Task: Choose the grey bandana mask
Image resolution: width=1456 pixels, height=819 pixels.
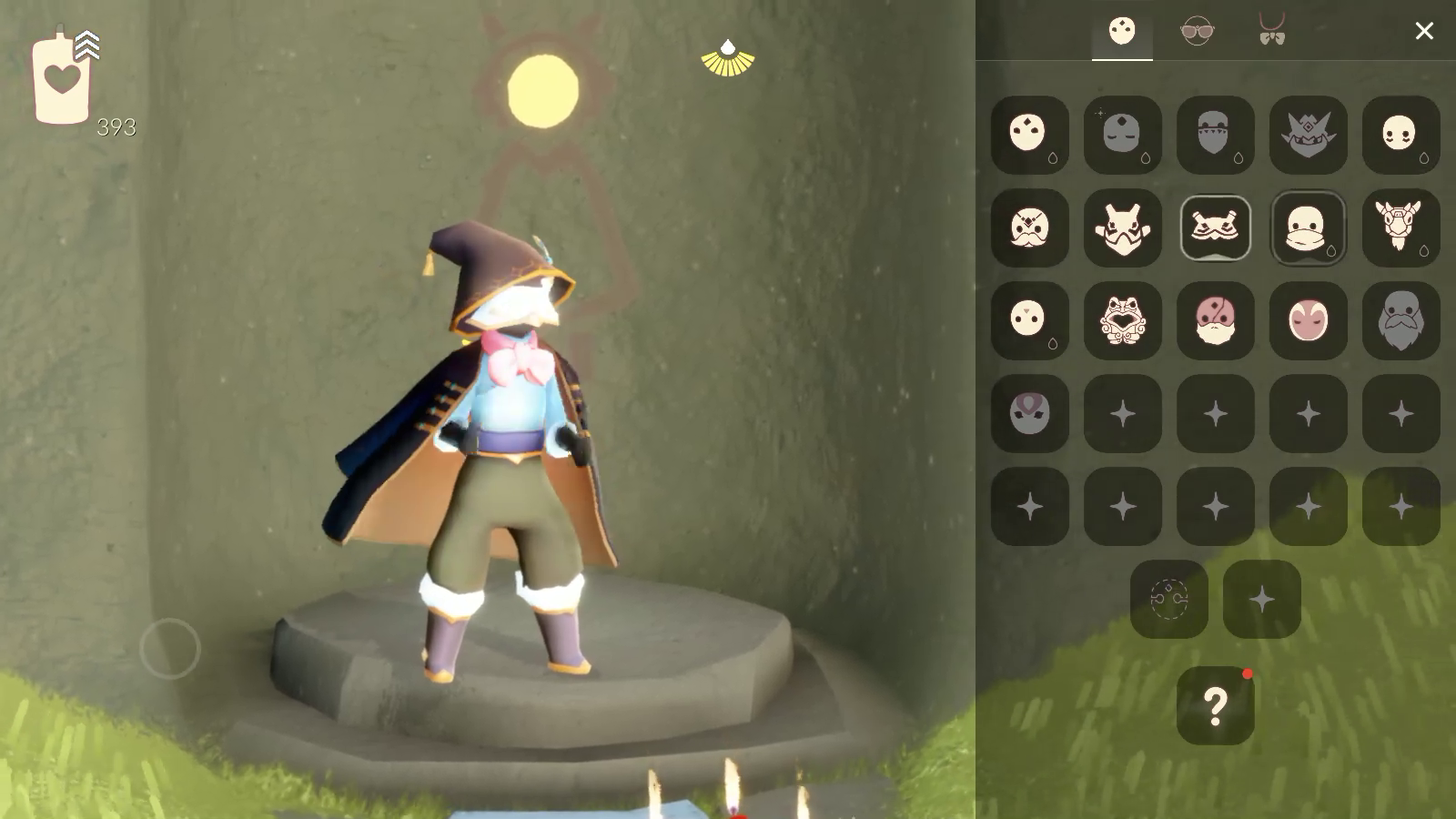Action: click(x=1215, y=135)
